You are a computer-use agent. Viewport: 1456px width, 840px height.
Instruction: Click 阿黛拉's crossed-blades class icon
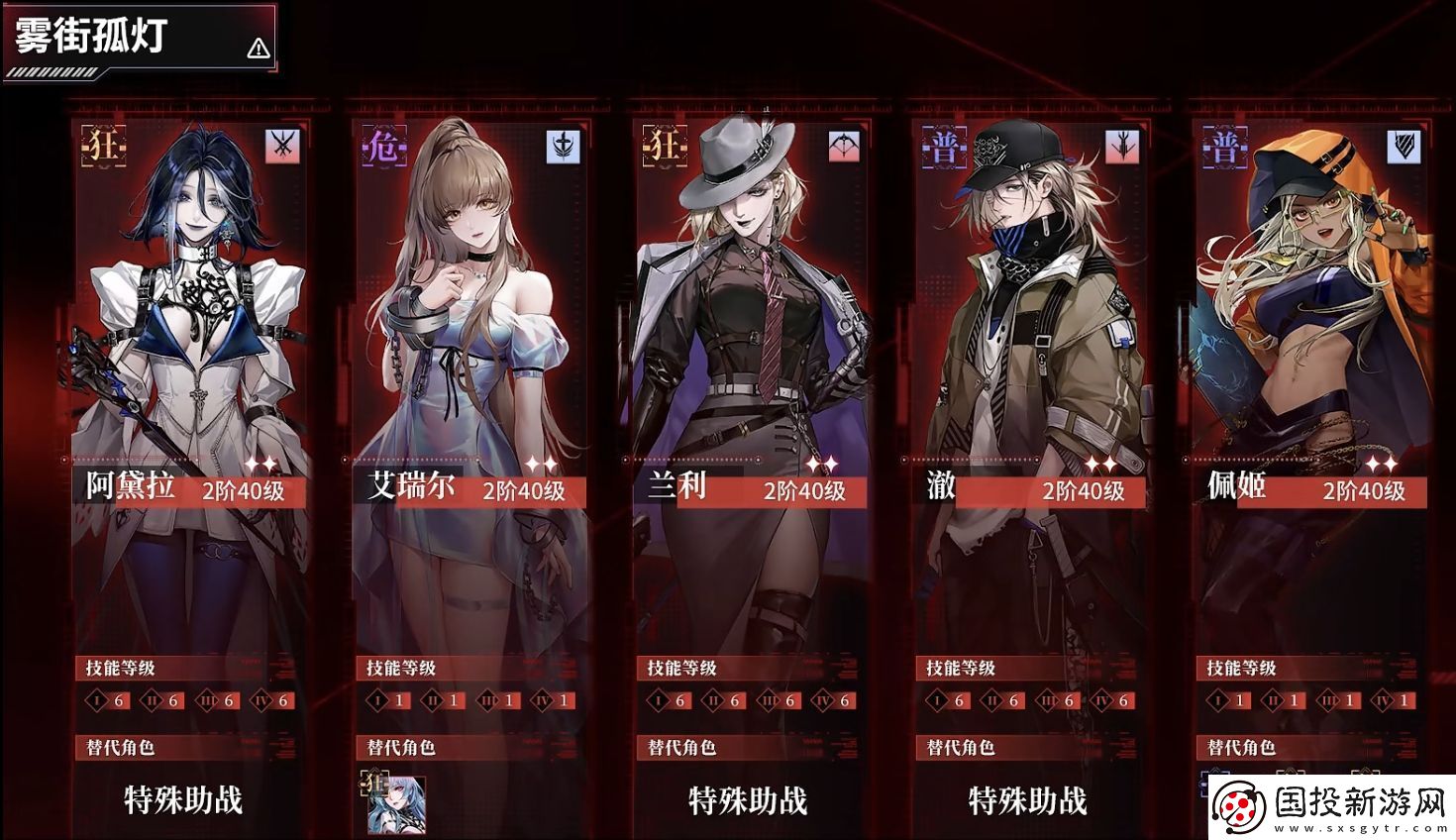coord(282,148)
